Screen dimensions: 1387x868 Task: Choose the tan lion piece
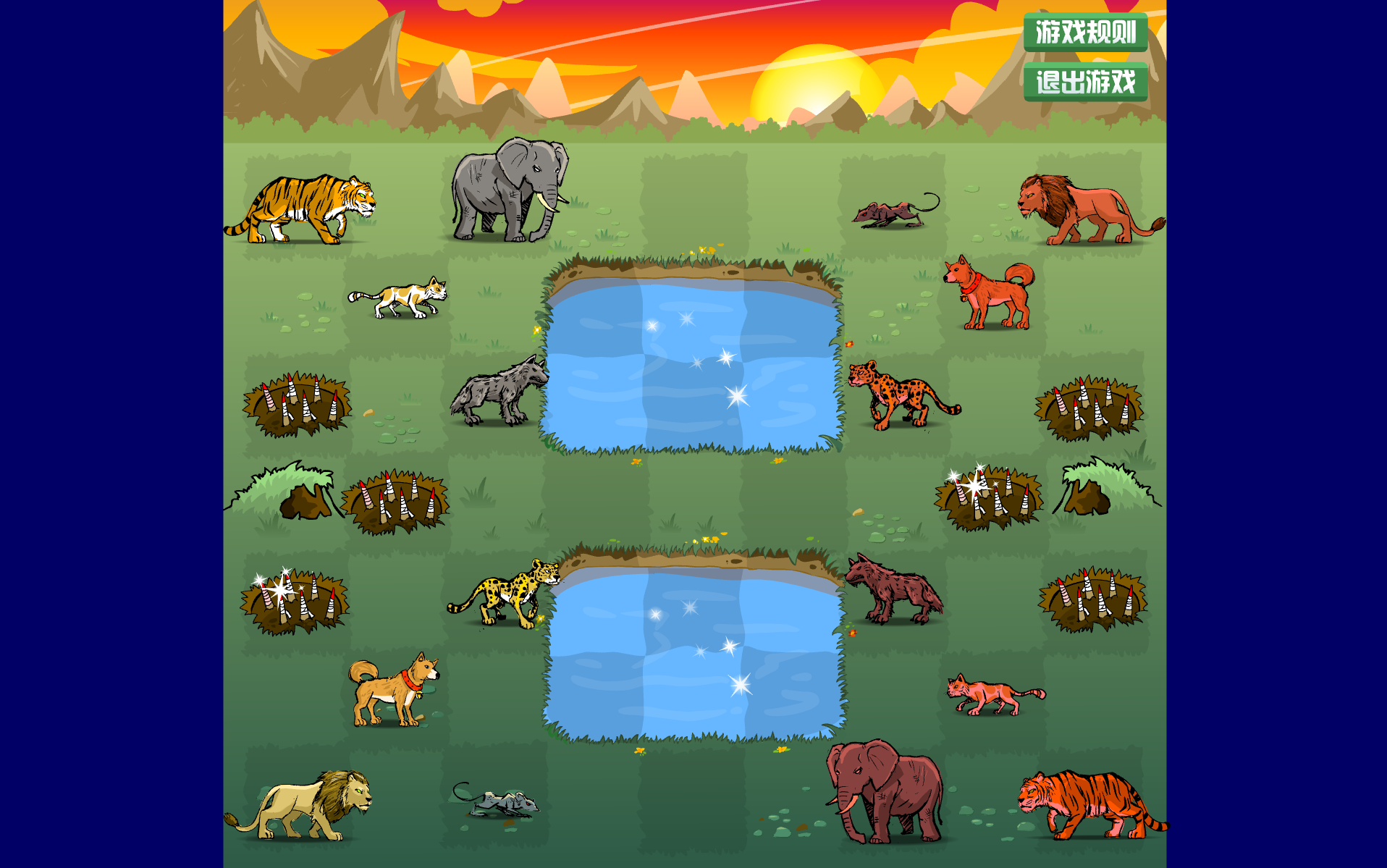(301, 805)
